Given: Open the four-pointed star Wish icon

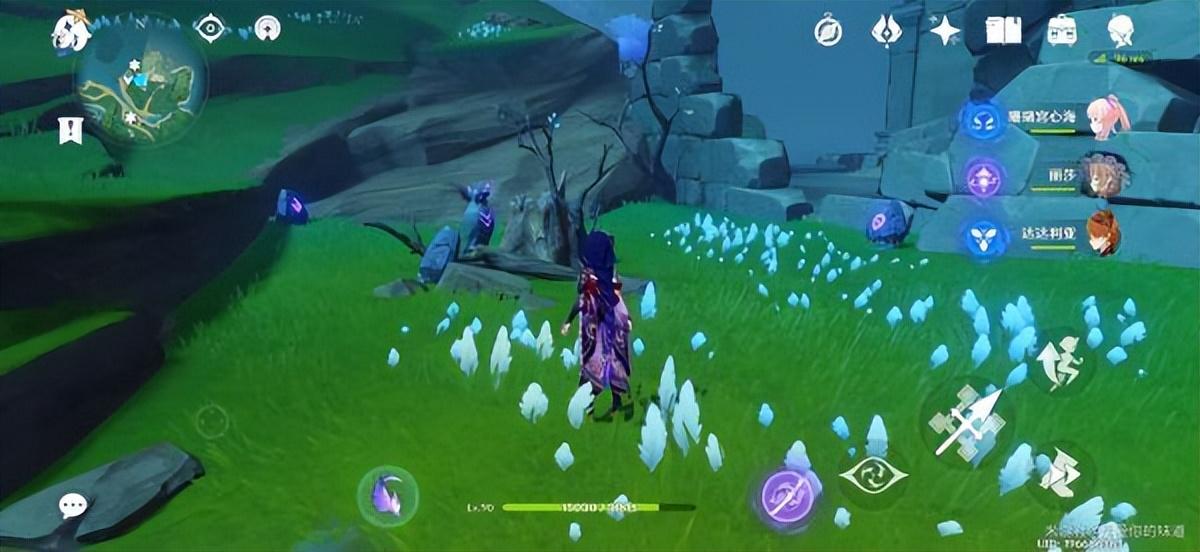Looking at the screenshot, I should 944,31.
